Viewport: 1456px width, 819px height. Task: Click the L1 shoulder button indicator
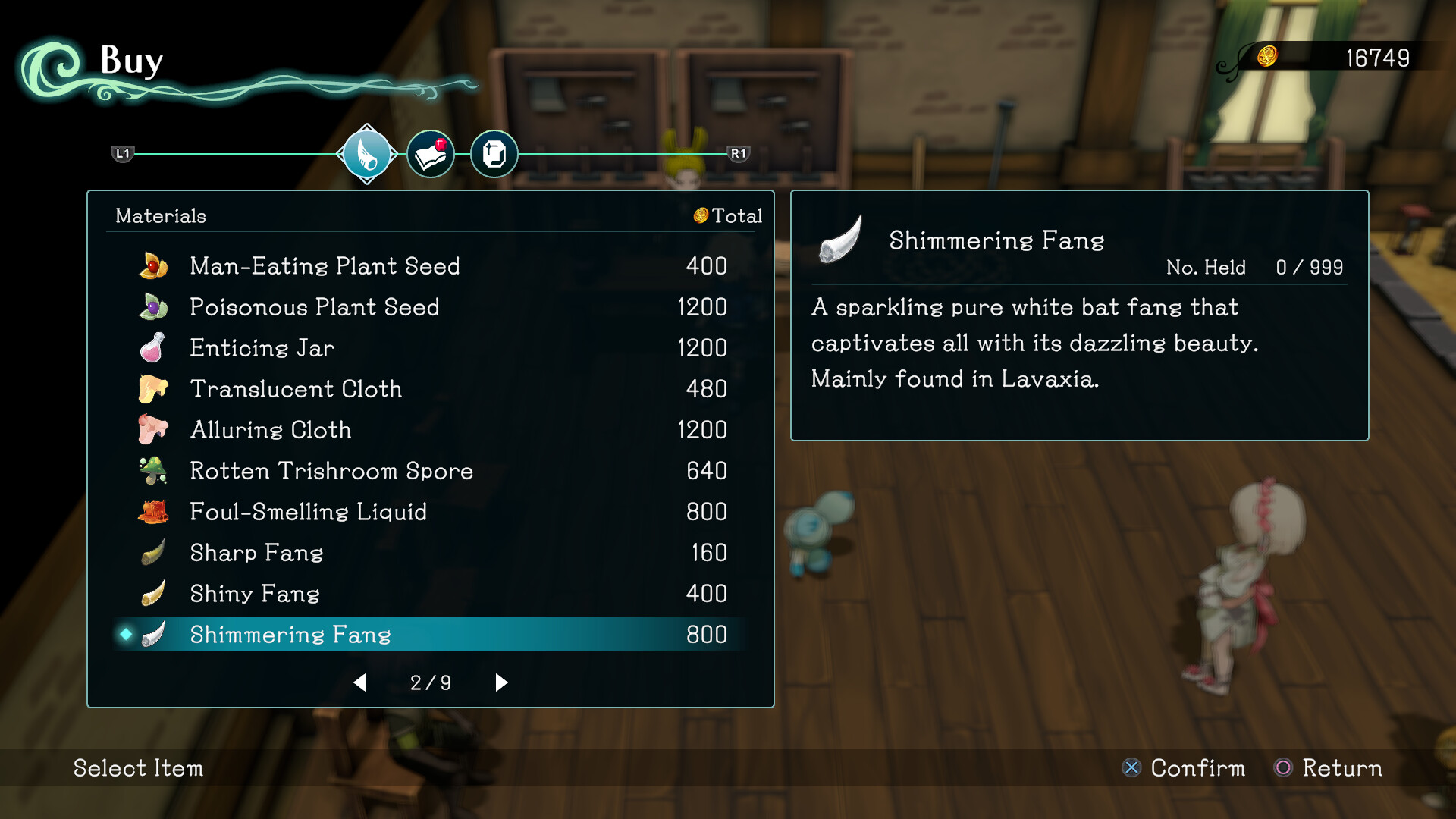click(x=122, y=154)
